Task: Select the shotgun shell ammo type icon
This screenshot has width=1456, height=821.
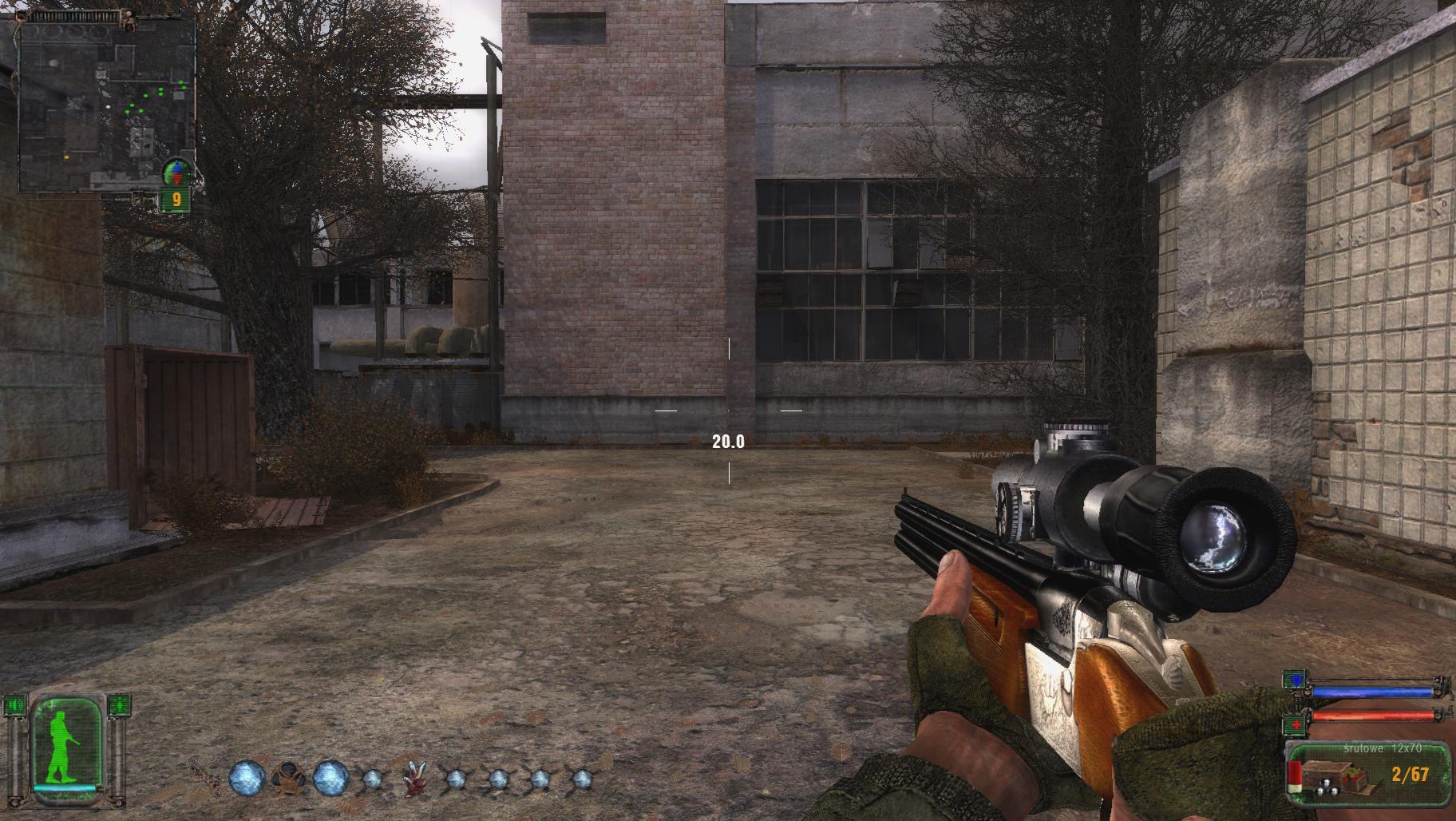Action: [x=1295, y=778]
